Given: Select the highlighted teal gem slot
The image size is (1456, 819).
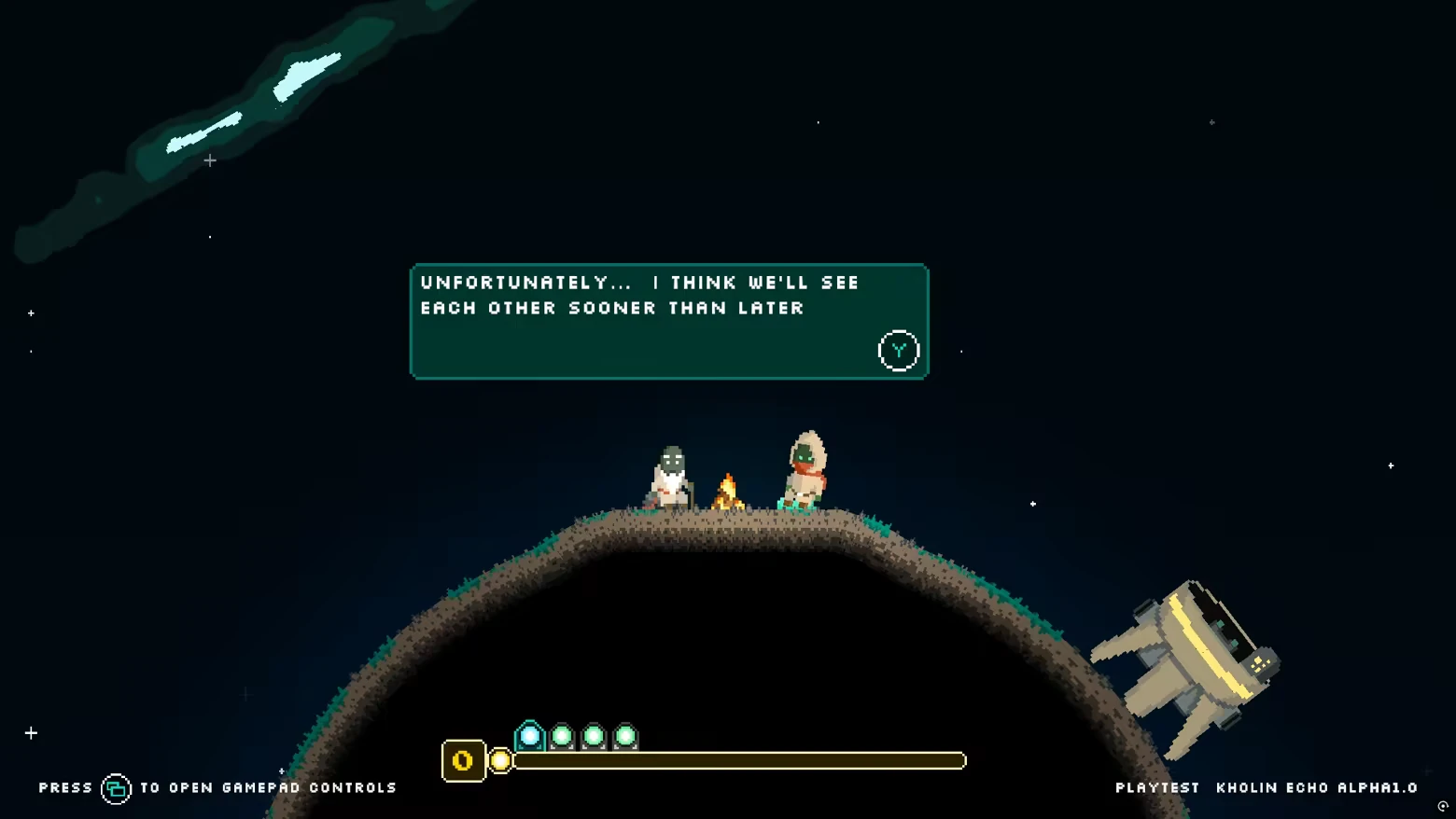Looking at the screenshot, I should [x=532, y=736].
